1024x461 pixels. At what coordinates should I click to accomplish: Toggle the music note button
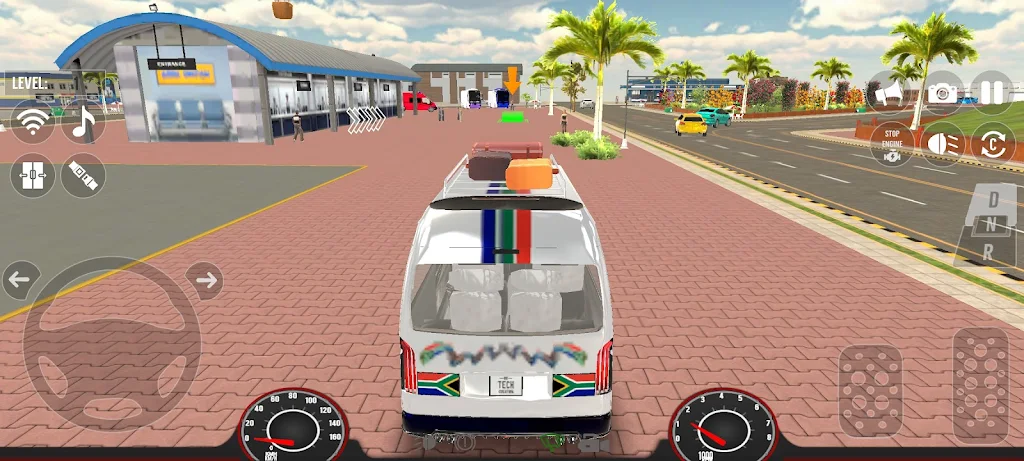(83, 124)
